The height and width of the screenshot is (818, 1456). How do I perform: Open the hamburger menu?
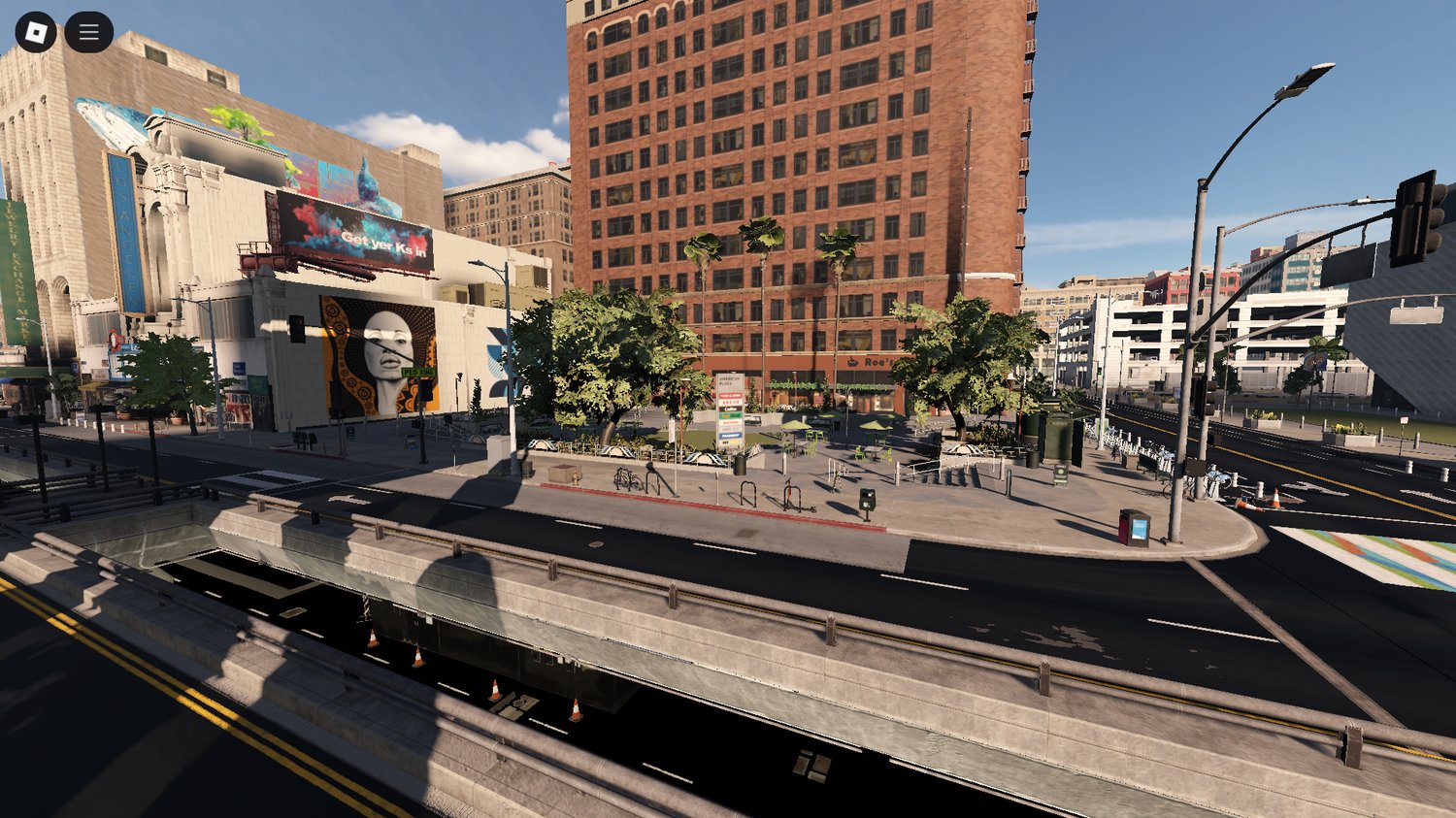(88, 30)
